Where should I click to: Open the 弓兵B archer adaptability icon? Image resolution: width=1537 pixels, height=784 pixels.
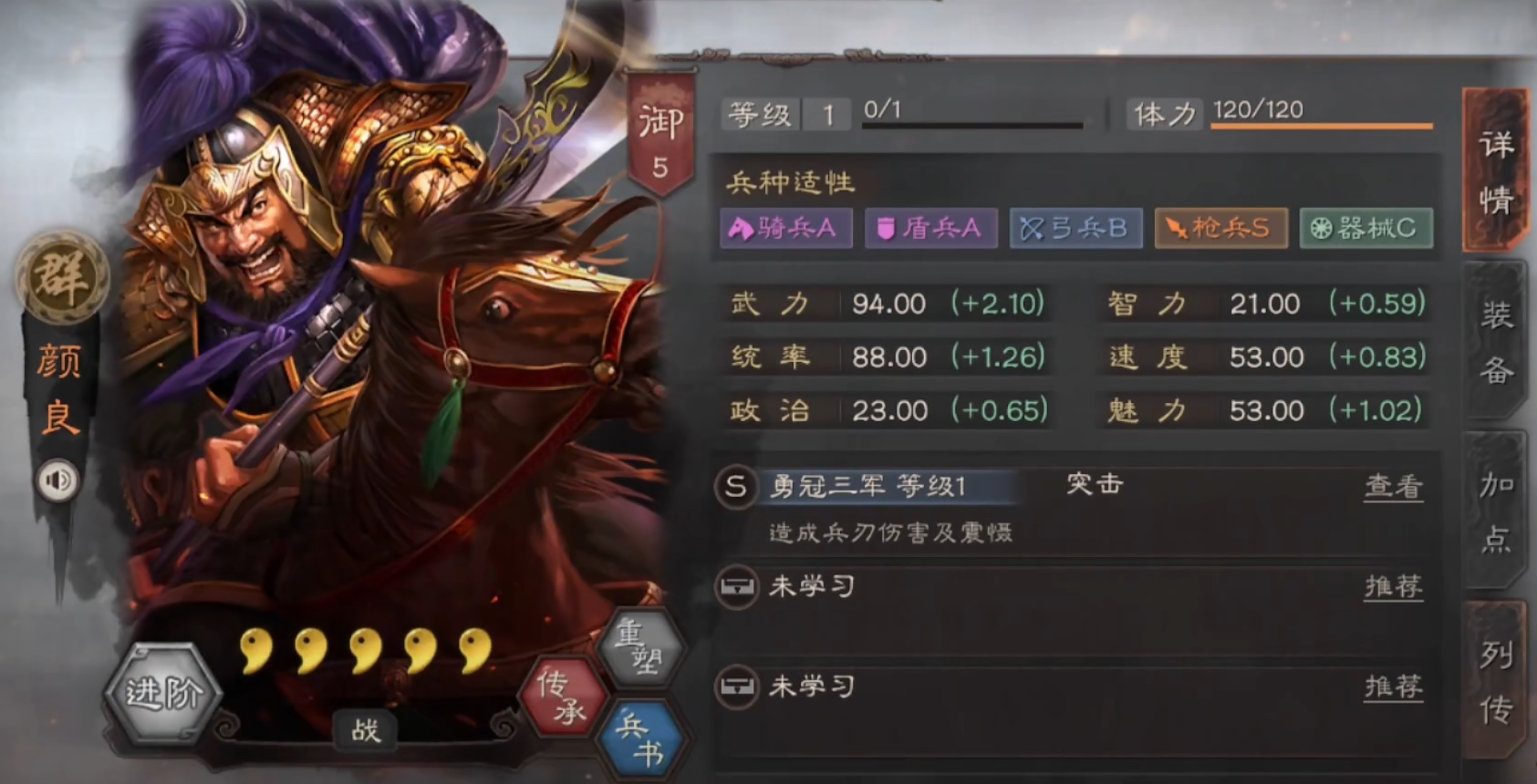click(1075, 230)
